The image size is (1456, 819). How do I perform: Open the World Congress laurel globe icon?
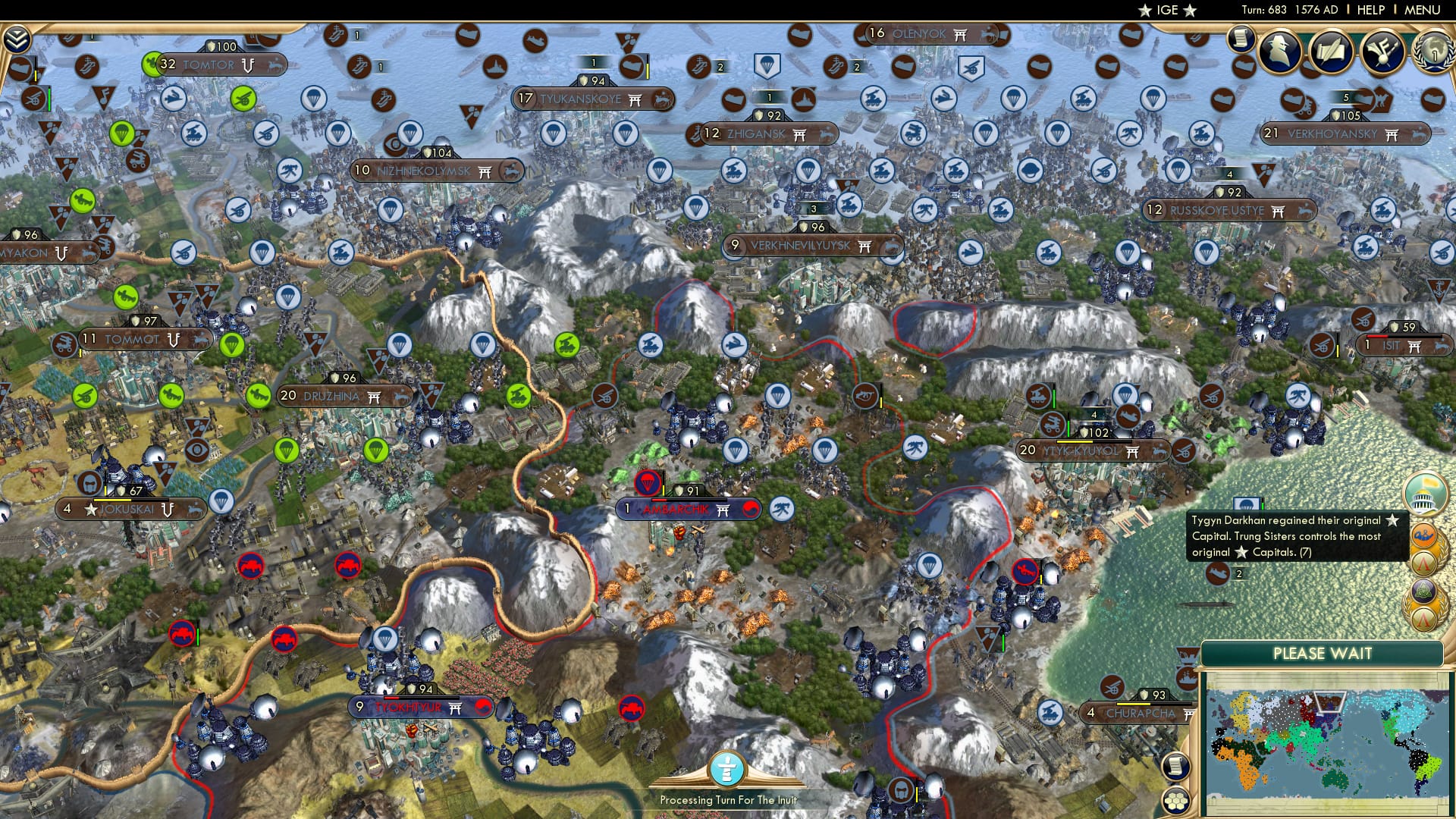coord(1438,53)
